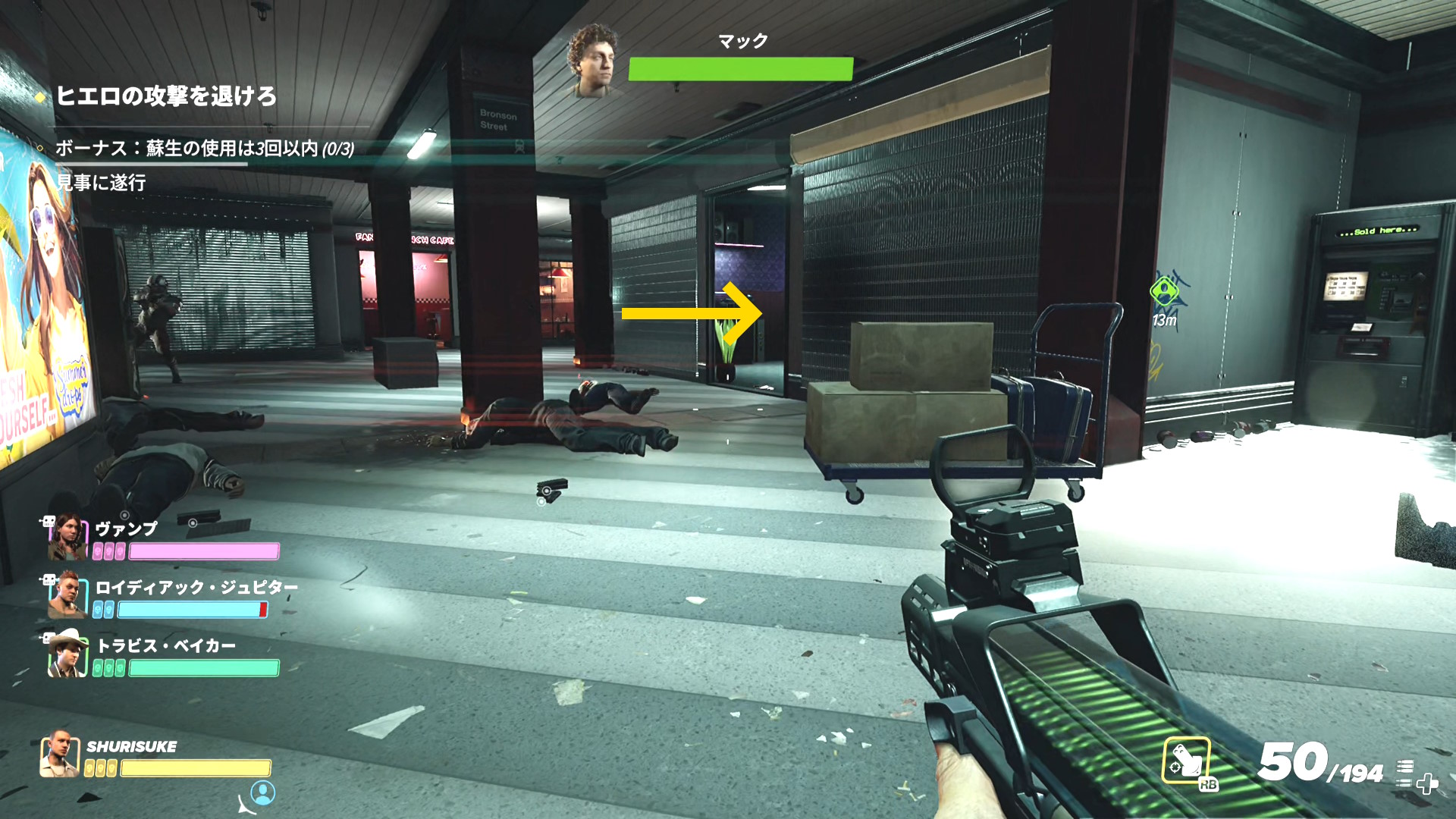Click the green 13m waypoint marker
The width and height of the screenshot is (1456, 819).
coord(1164,292)
